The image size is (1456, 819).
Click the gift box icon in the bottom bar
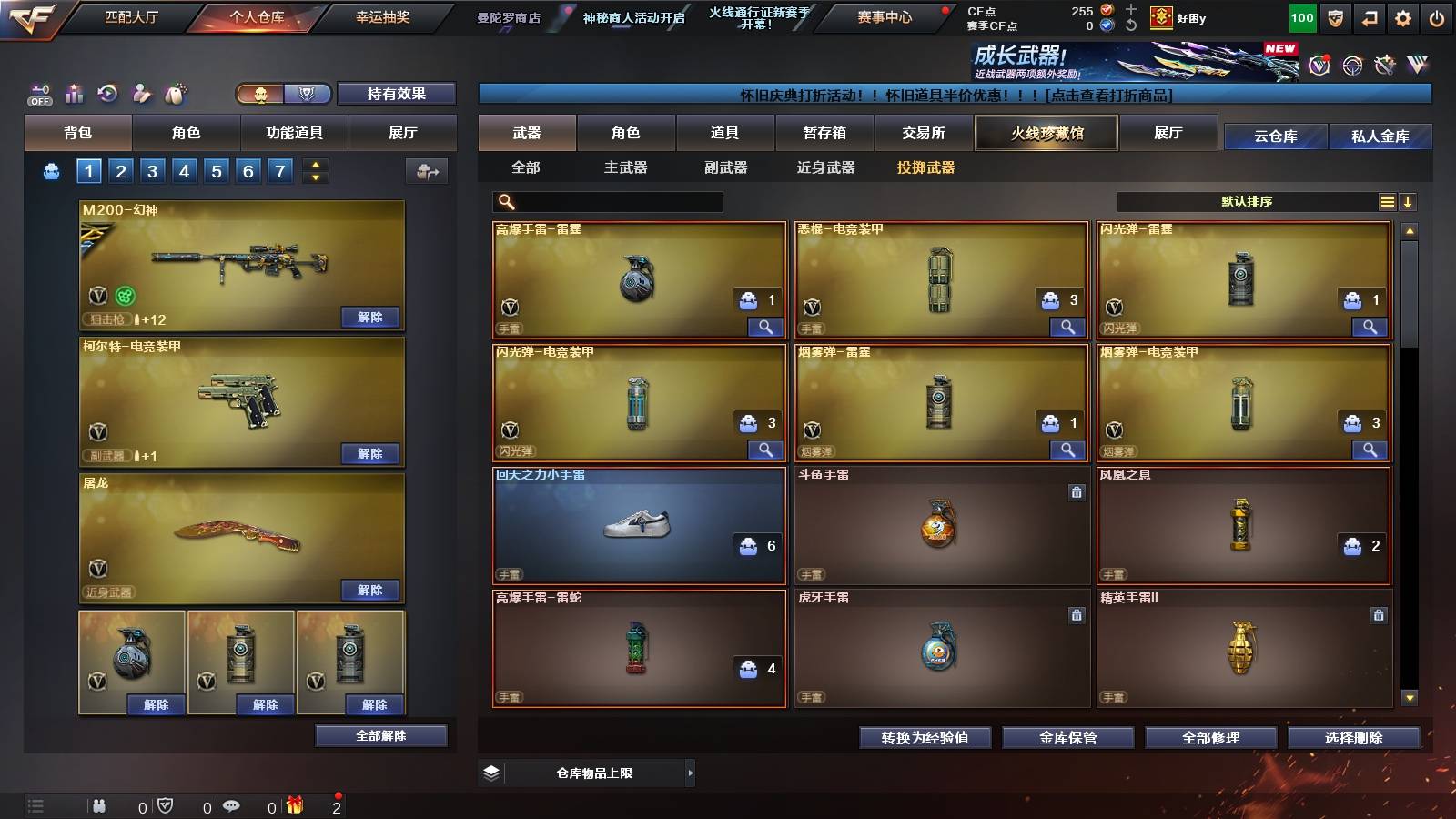click(293, 804)
